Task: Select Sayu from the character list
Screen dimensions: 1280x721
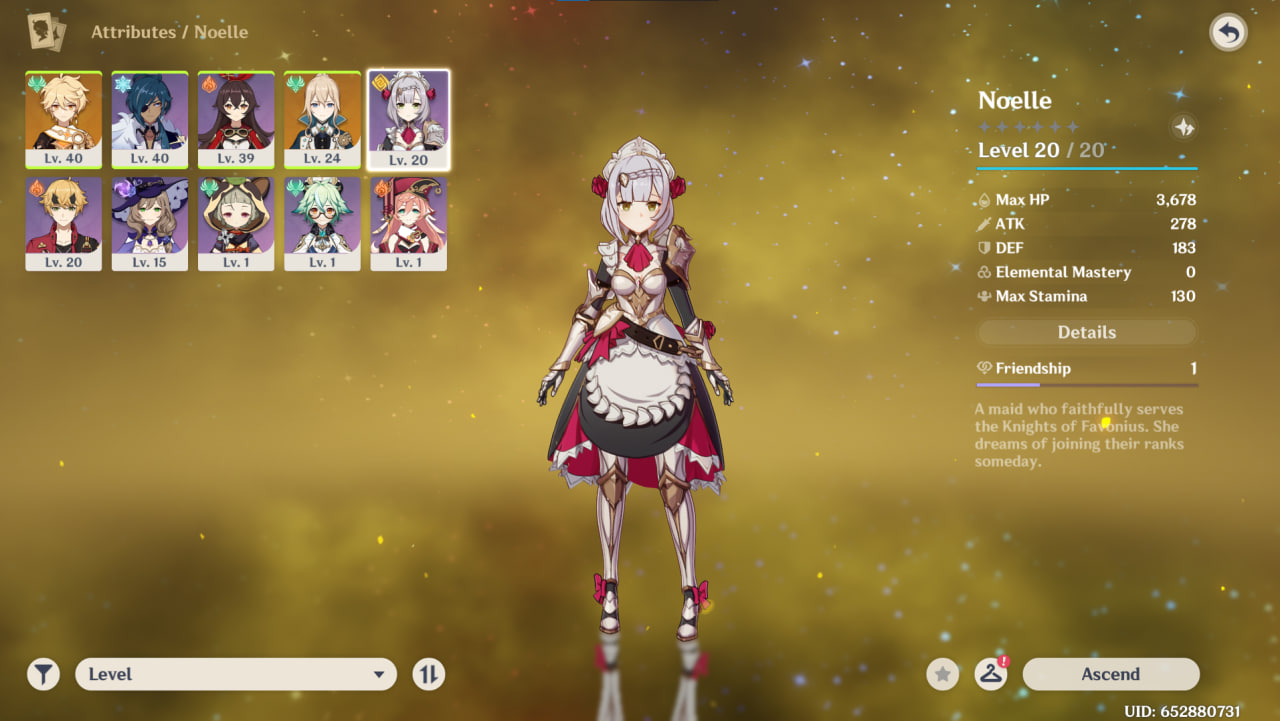Action: coord(236,223)
